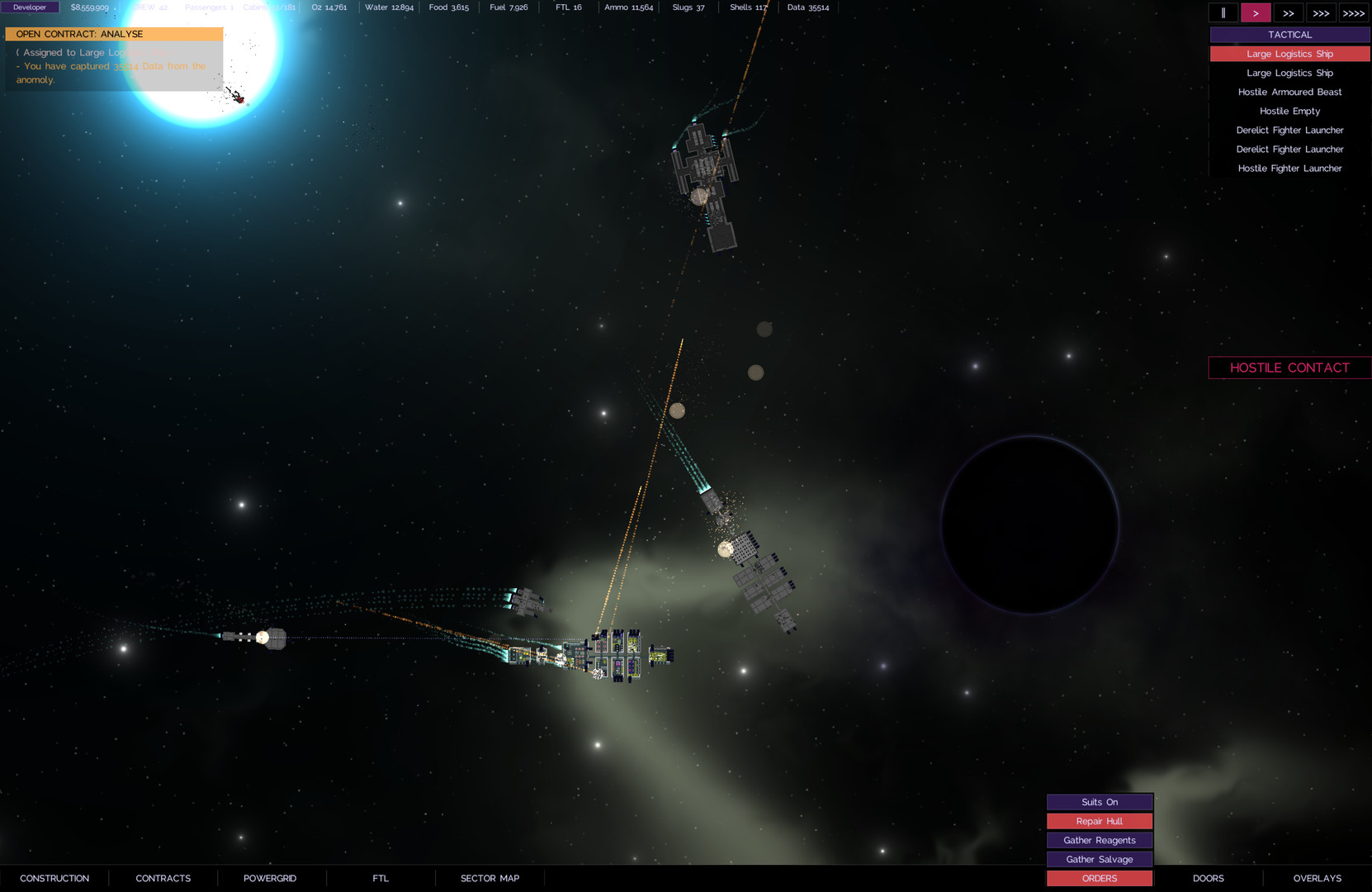This screenshot has height=892, width=1372.
Task: Select the triple-arrow speed setting
Action: tap(1321, 12)
